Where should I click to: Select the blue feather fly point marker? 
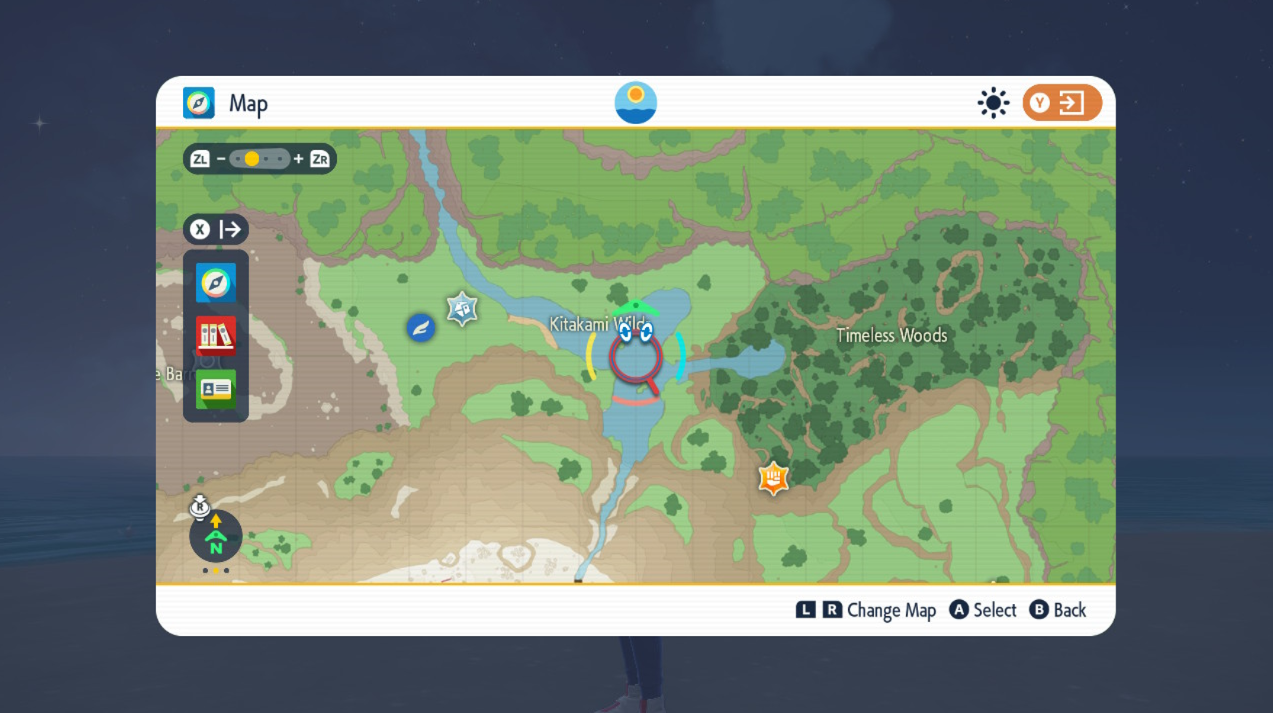(421, 327)
